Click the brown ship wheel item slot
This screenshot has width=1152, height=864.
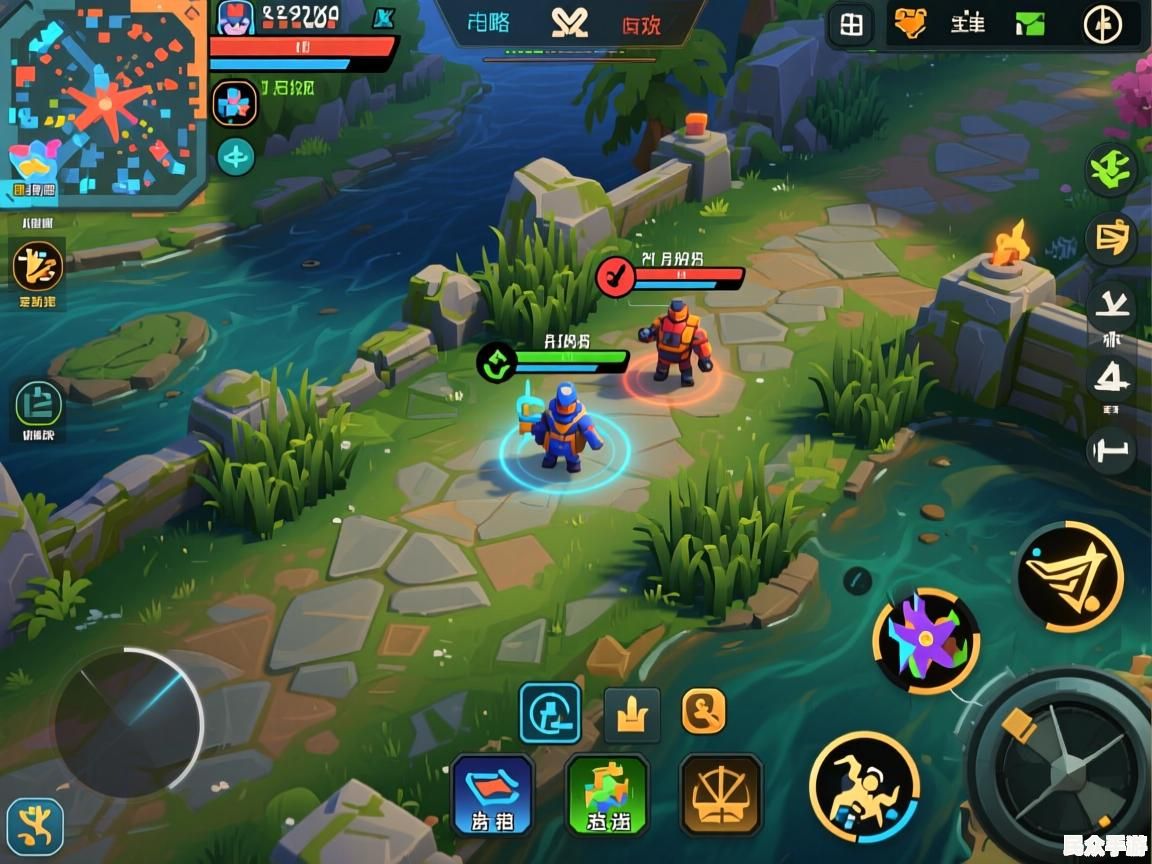pos(721,794)
